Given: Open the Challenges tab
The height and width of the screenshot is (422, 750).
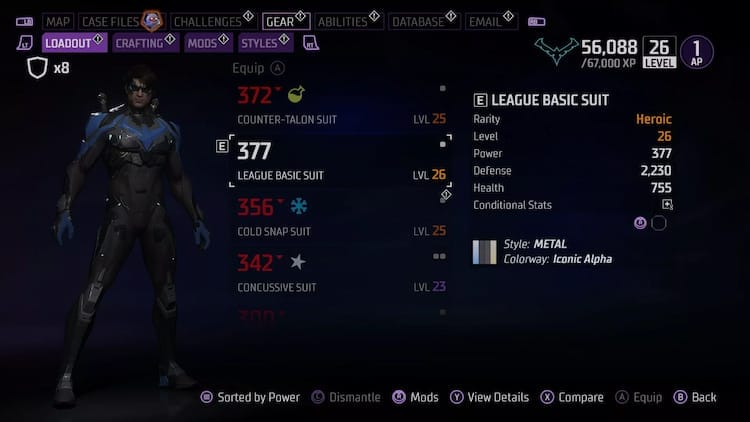Looking at the screenshot, I should pyautogui.click(x=207, y=21).
